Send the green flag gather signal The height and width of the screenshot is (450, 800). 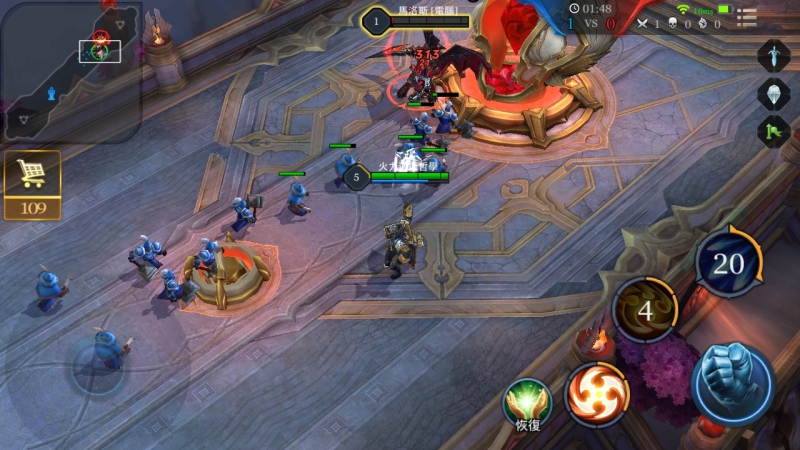pyautogui.click(x=773, y=132)
